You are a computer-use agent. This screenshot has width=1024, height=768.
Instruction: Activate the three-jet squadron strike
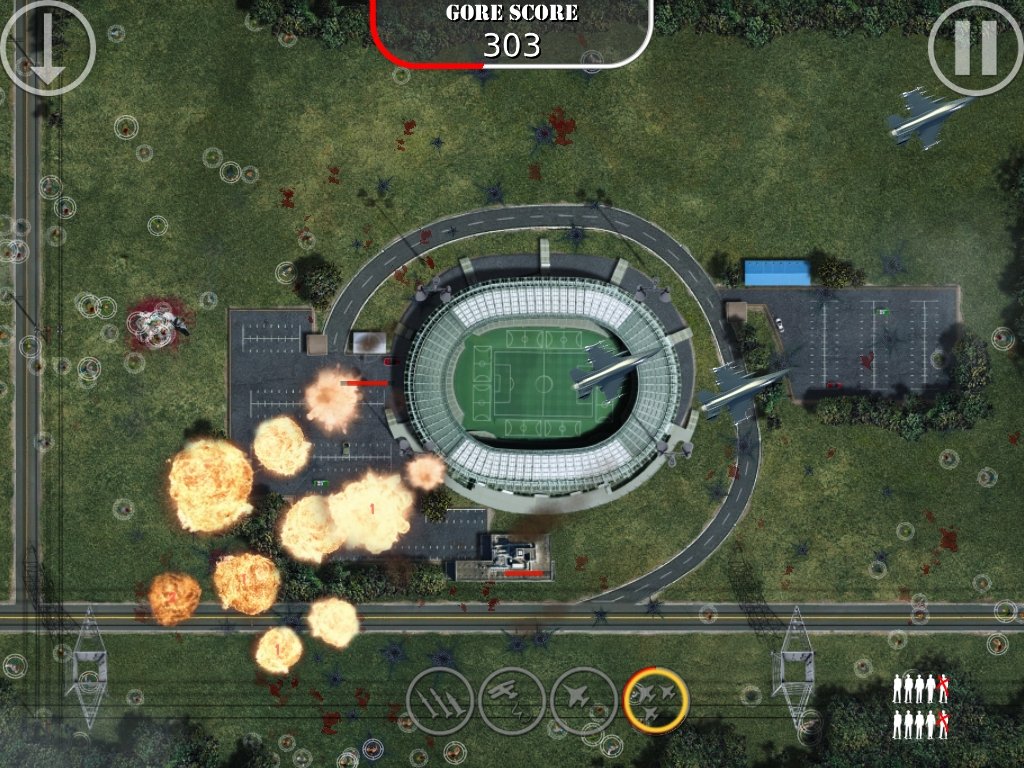coord(656,700)
